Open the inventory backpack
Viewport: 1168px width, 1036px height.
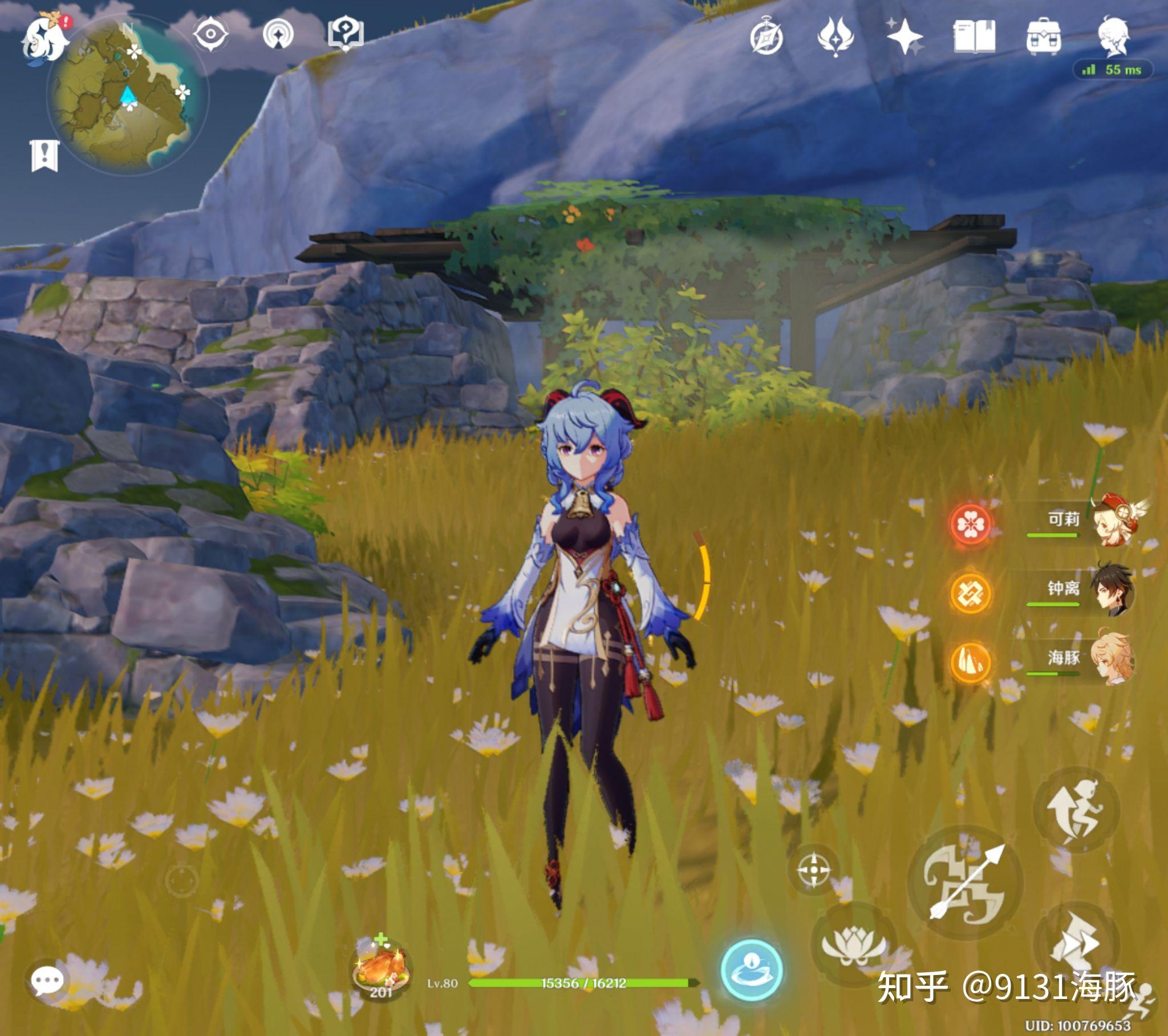pos(1044,37)
